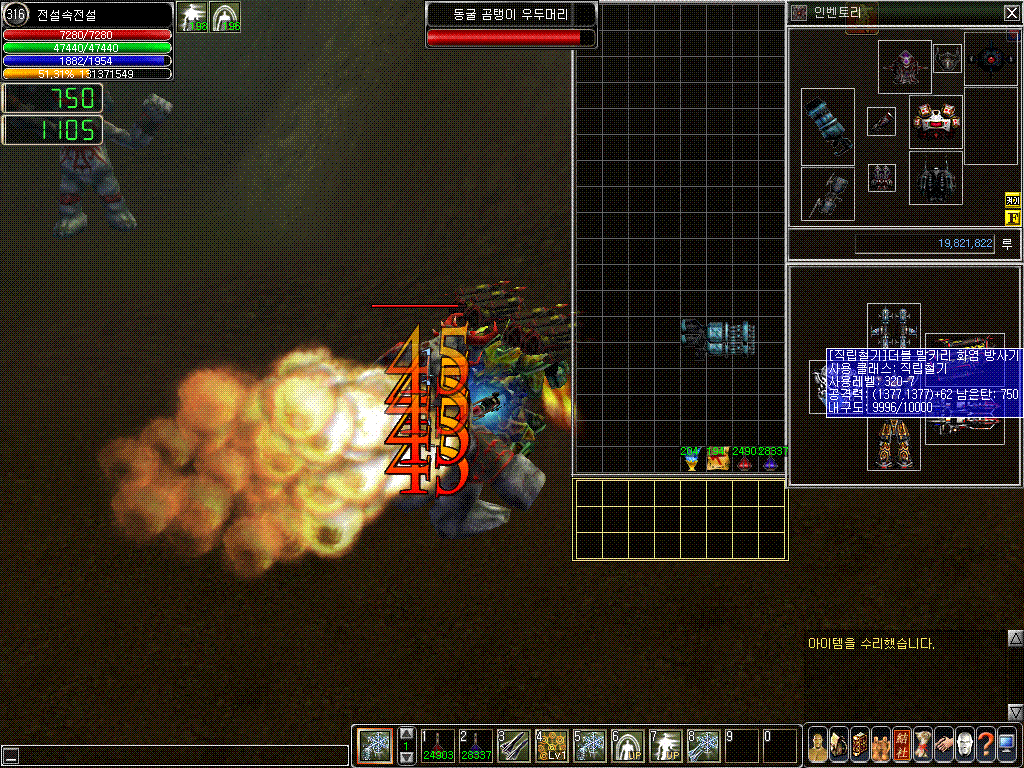Activate hotbar slot 1 red potion

(438, 745)
